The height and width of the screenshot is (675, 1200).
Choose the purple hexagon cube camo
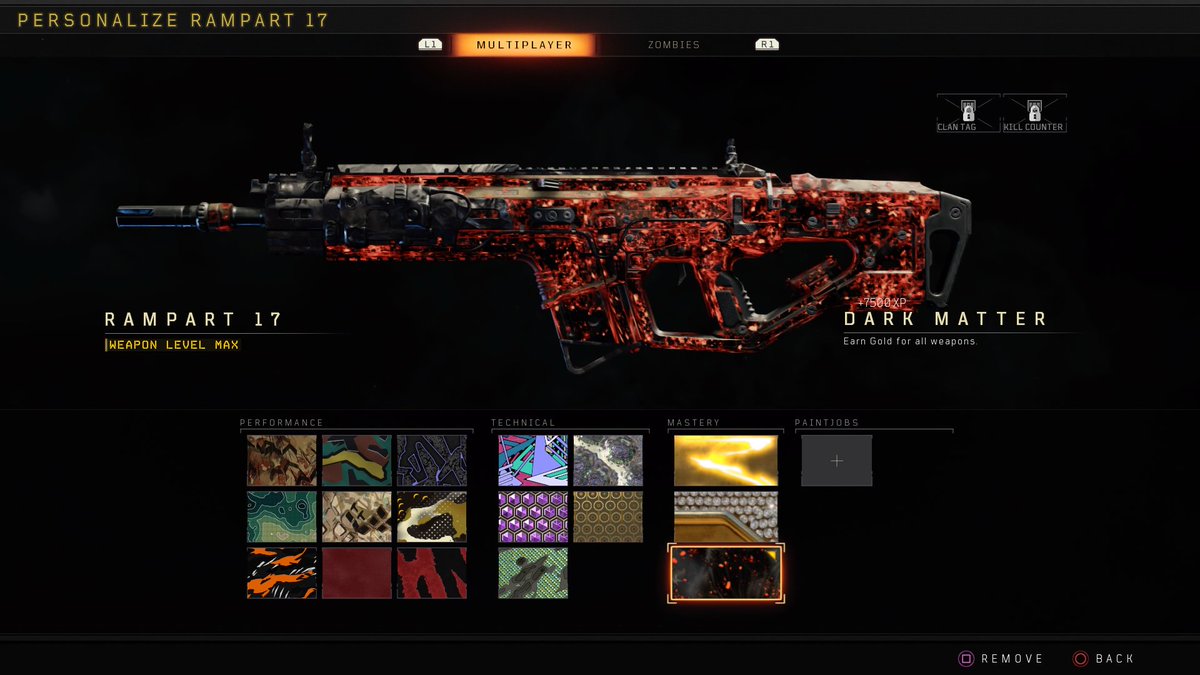(533, 517)
